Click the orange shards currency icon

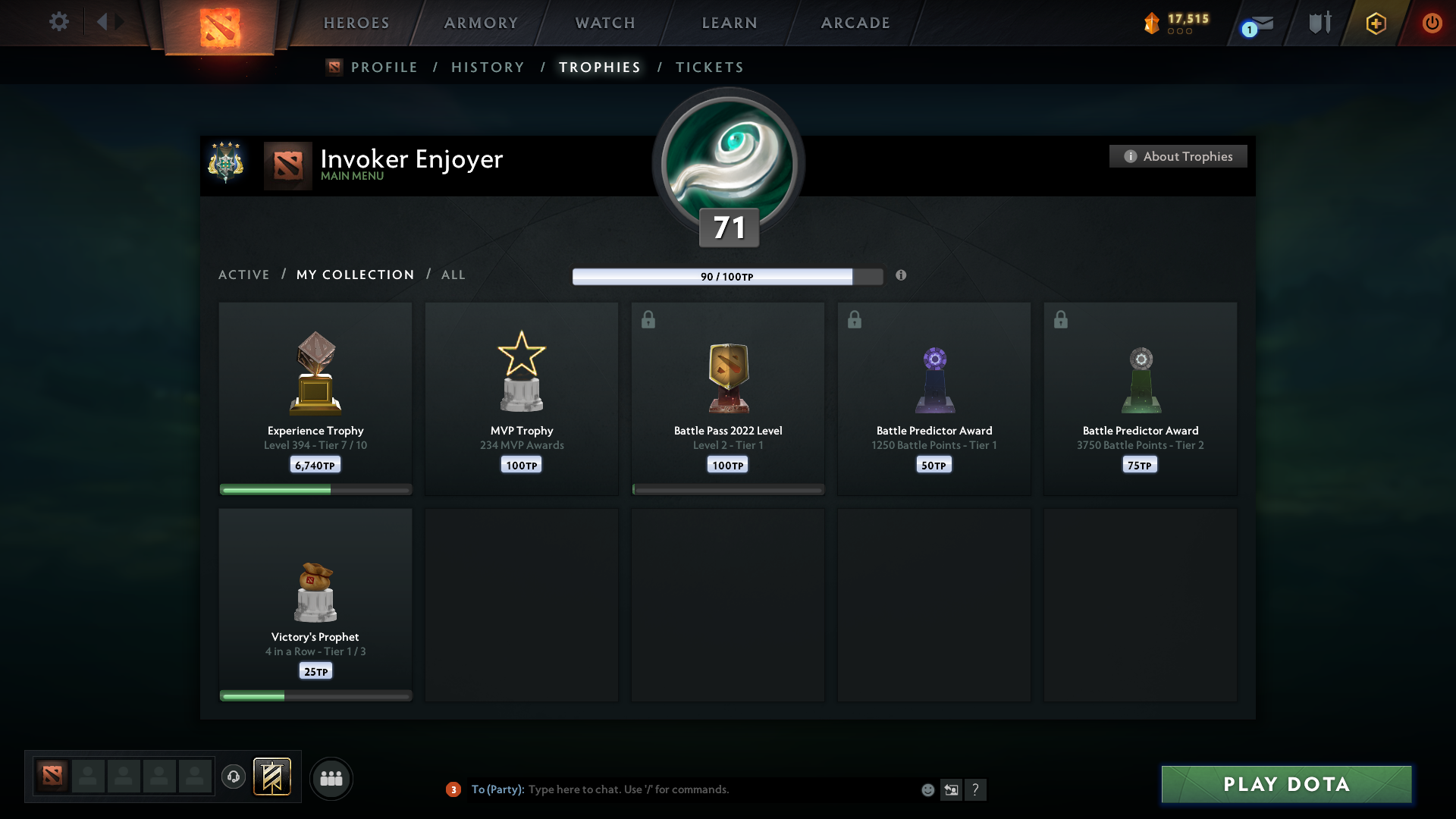tap(1153, 24)
